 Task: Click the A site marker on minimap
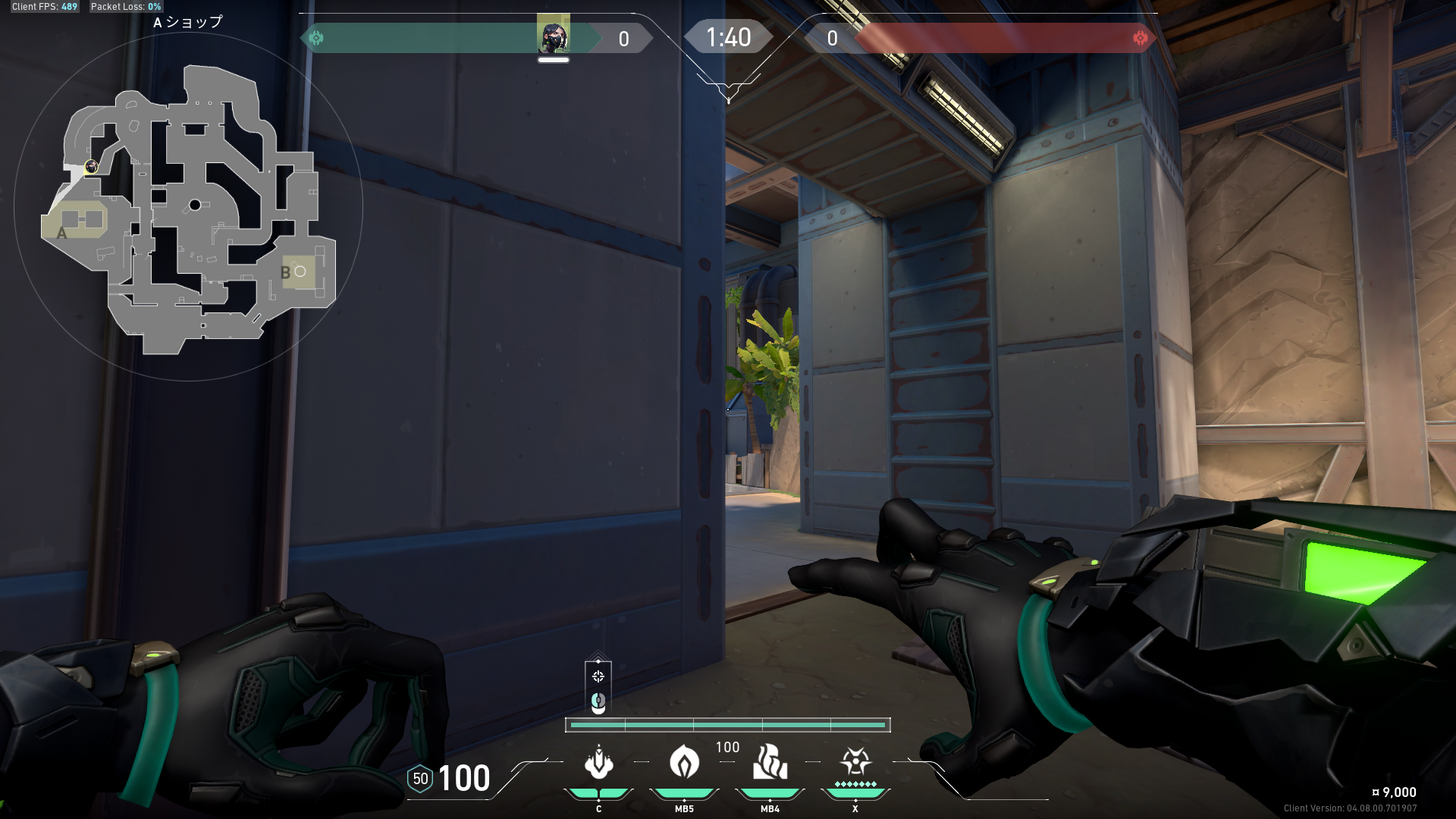[62, 233]
